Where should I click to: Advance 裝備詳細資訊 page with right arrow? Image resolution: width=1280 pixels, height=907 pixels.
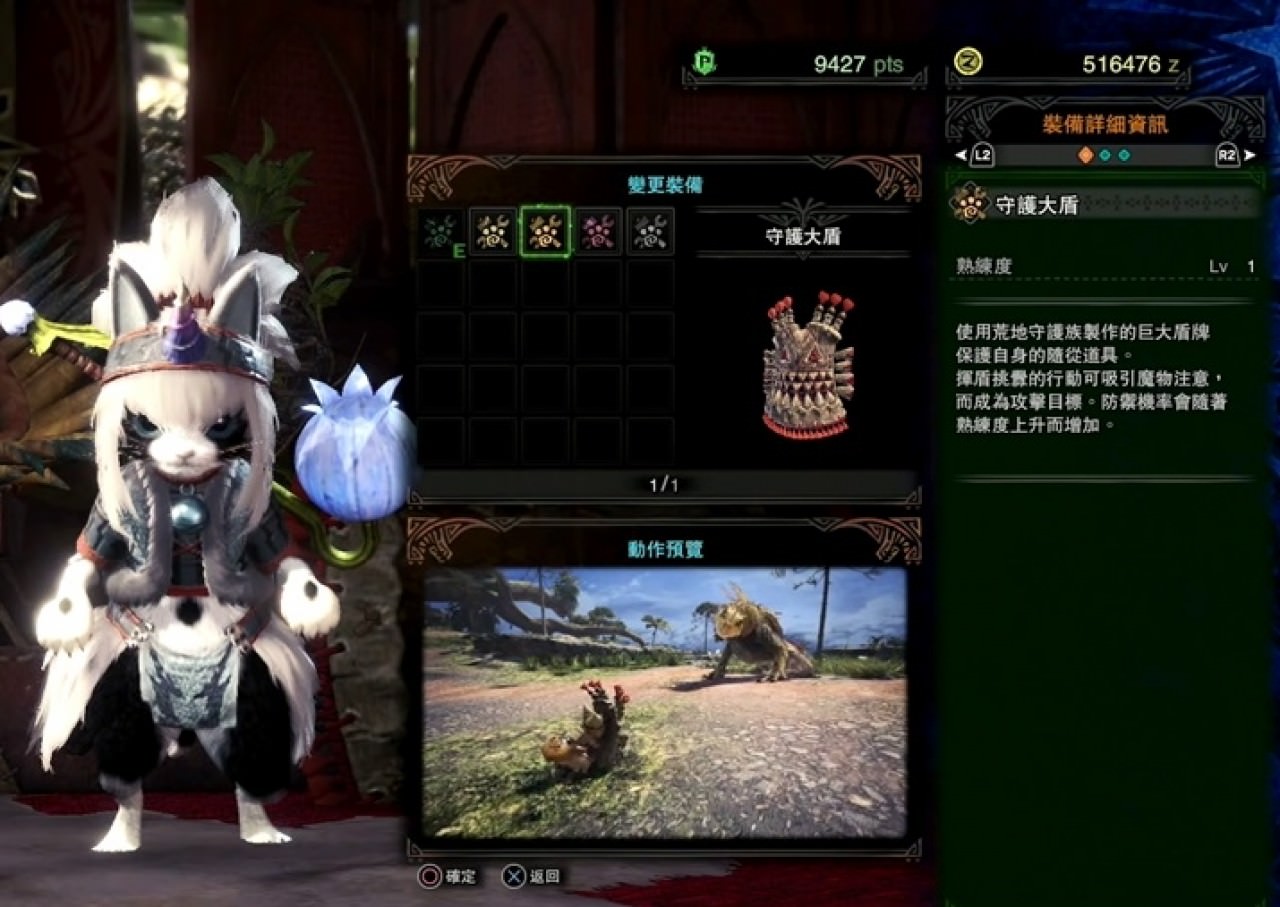coord(1249,155)
